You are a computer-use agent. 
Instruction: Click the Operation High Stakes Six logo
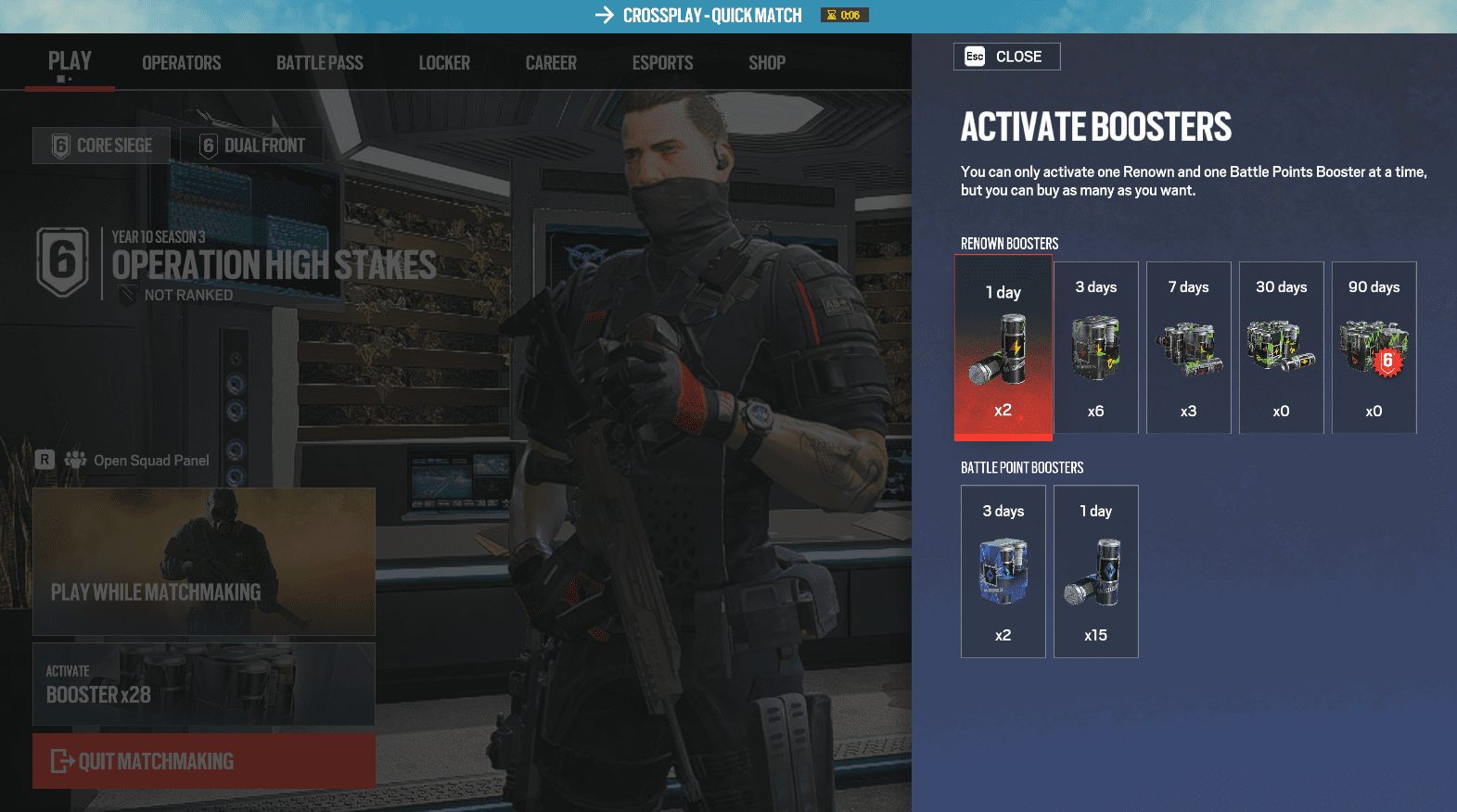[x=61, y=262]
